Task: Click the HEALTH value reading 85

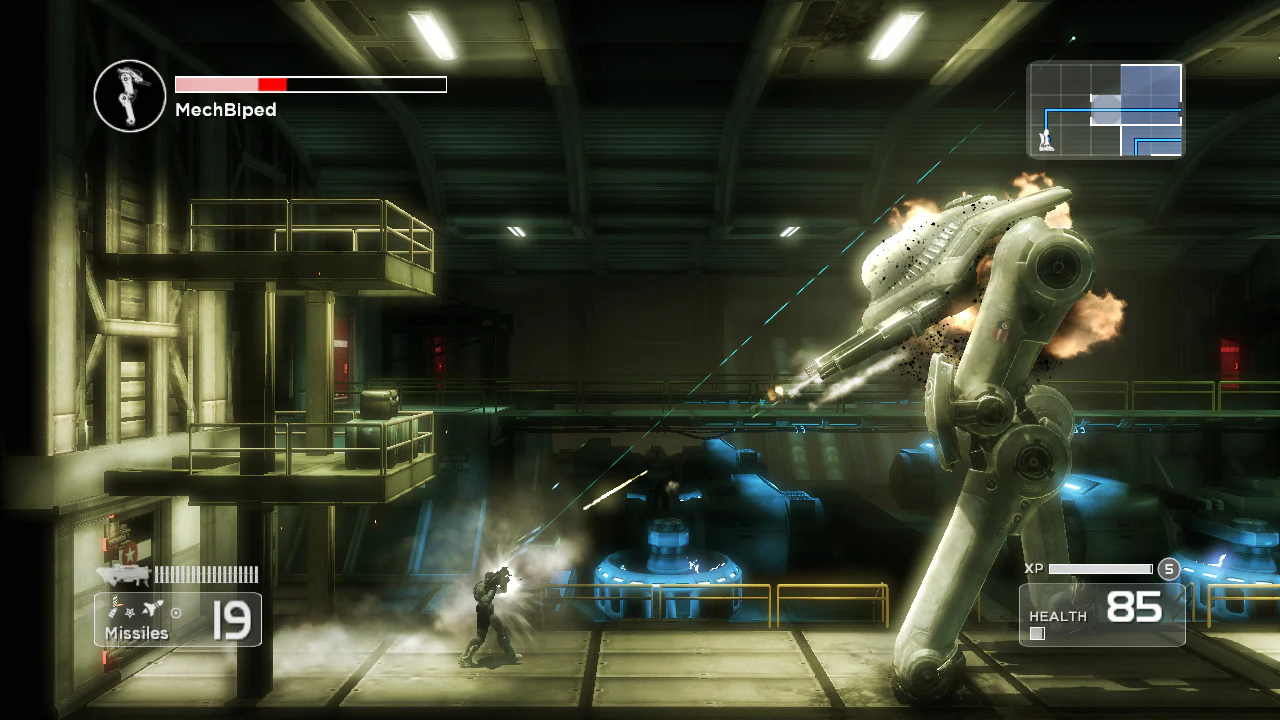Action: coord(1135,606)
